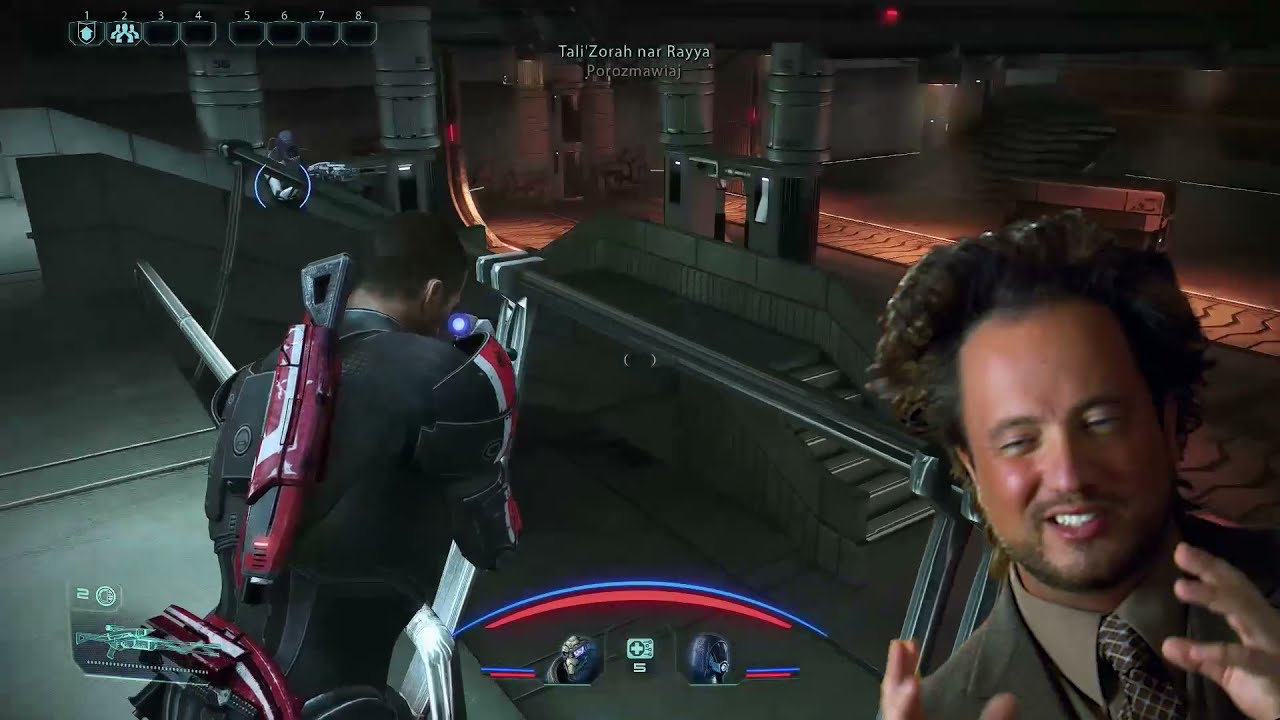Activate the shield ability in hotbar slot 1
The width and height of the screenshot is (1280, 720).
(87, 33)
